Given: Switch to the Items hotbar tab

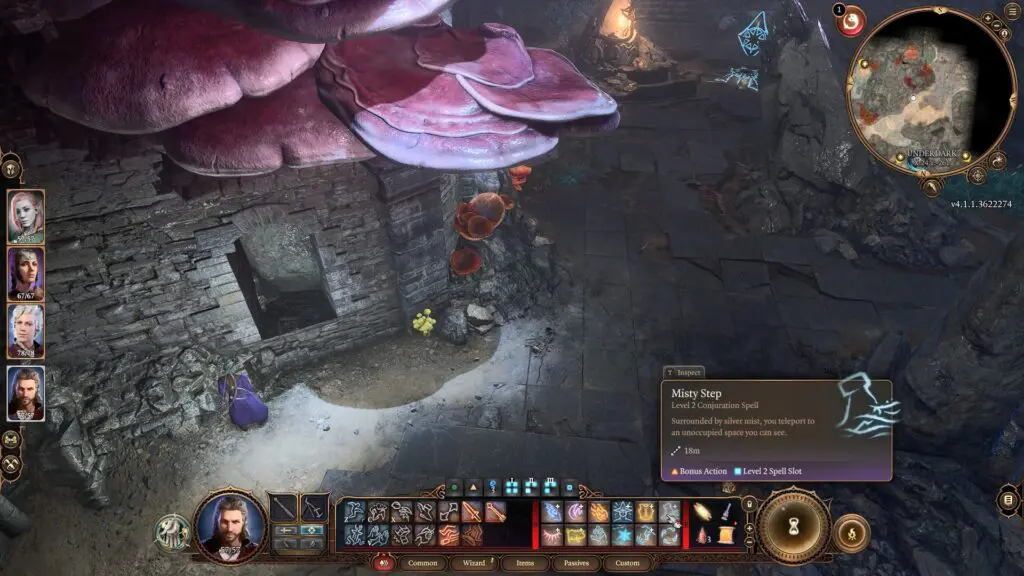Looking at the screenshot, I should tap(525, 563).
